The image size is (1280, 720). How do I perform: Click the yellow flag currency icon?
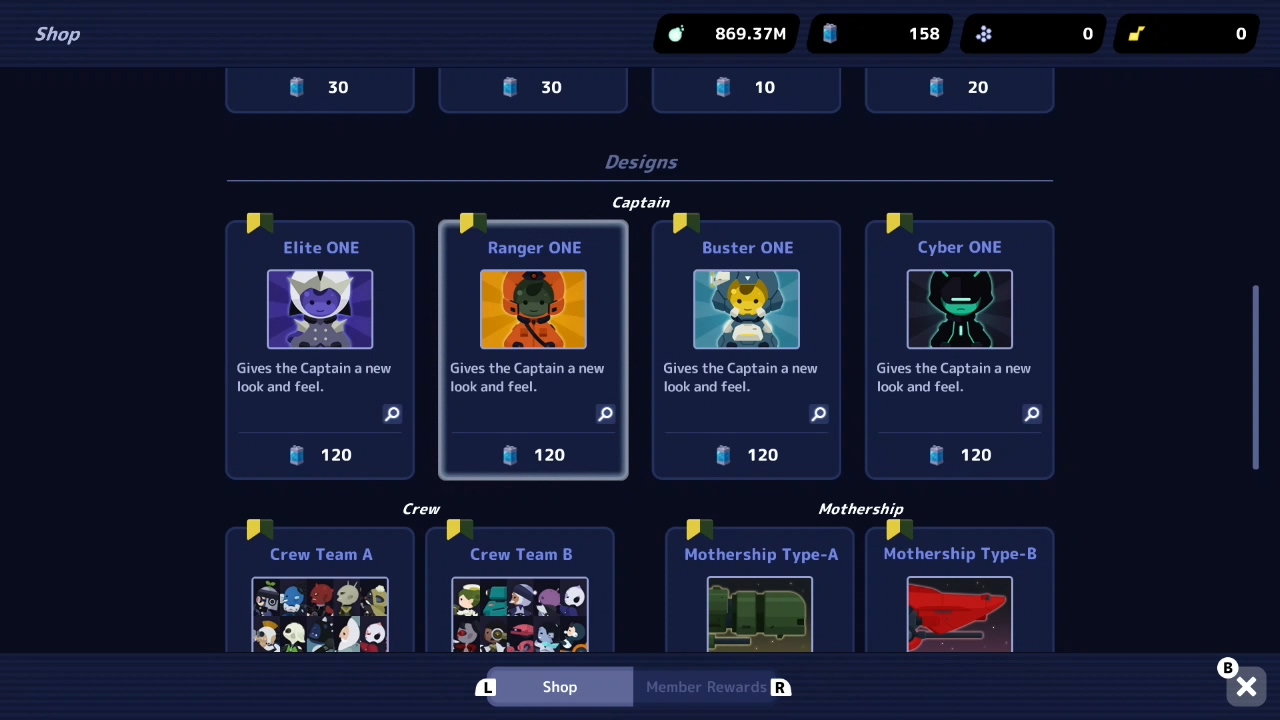tap(1137, 33)
